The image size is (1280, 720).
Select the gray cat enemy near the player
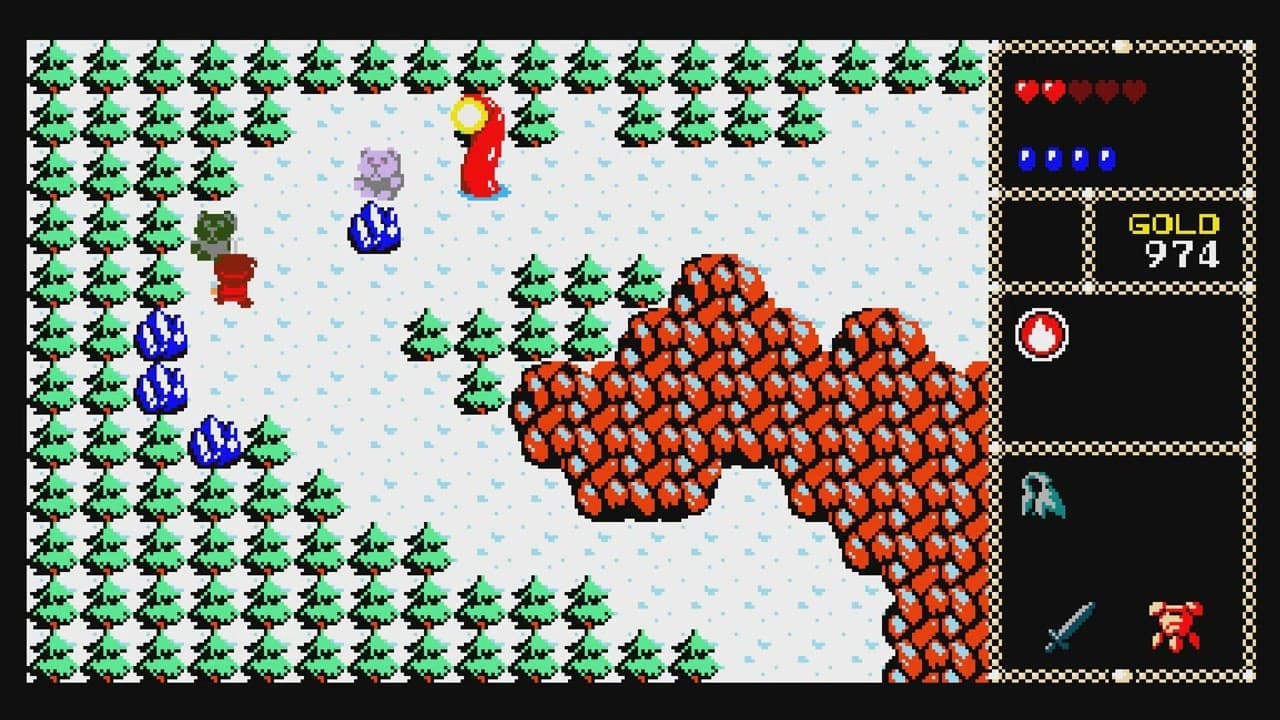click(x=378, y=168)
